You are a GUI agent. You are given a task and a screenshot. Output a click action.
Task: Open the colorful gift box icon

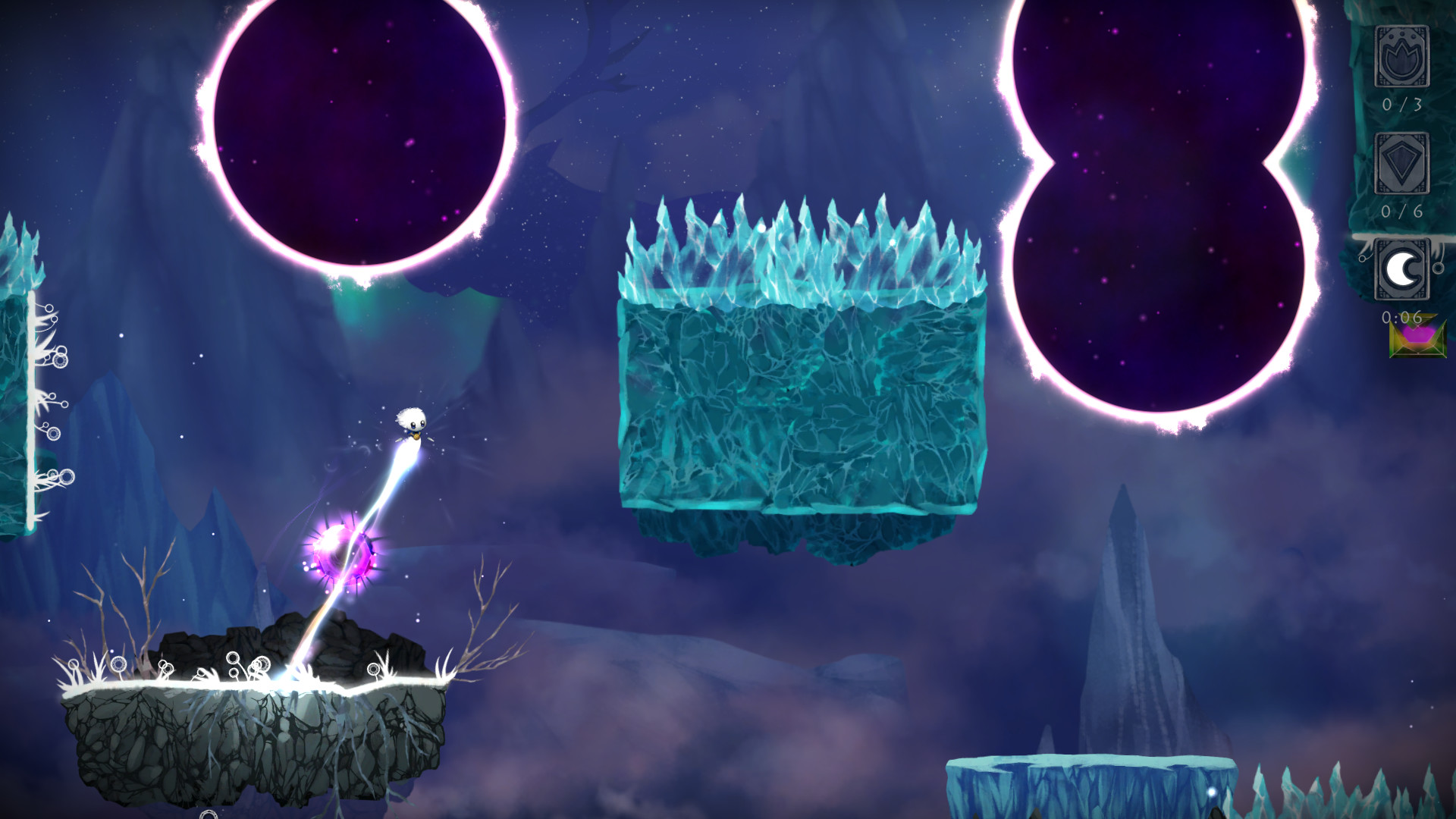[x=1418, y=339]
